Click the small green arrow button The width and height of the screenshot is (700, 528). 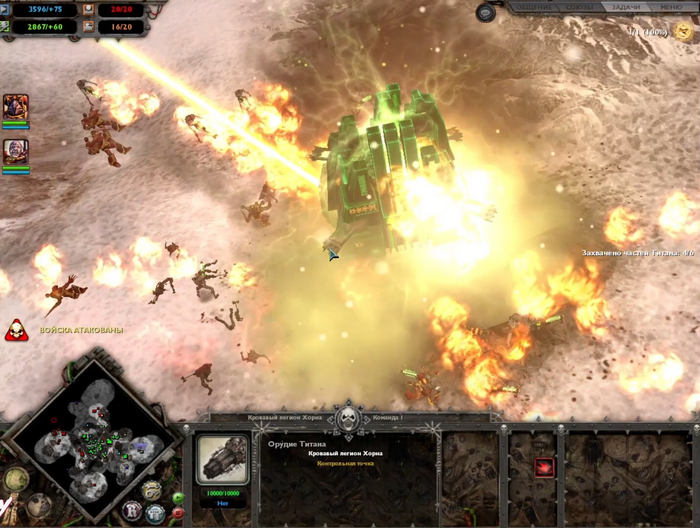click(x=178, y=497)
